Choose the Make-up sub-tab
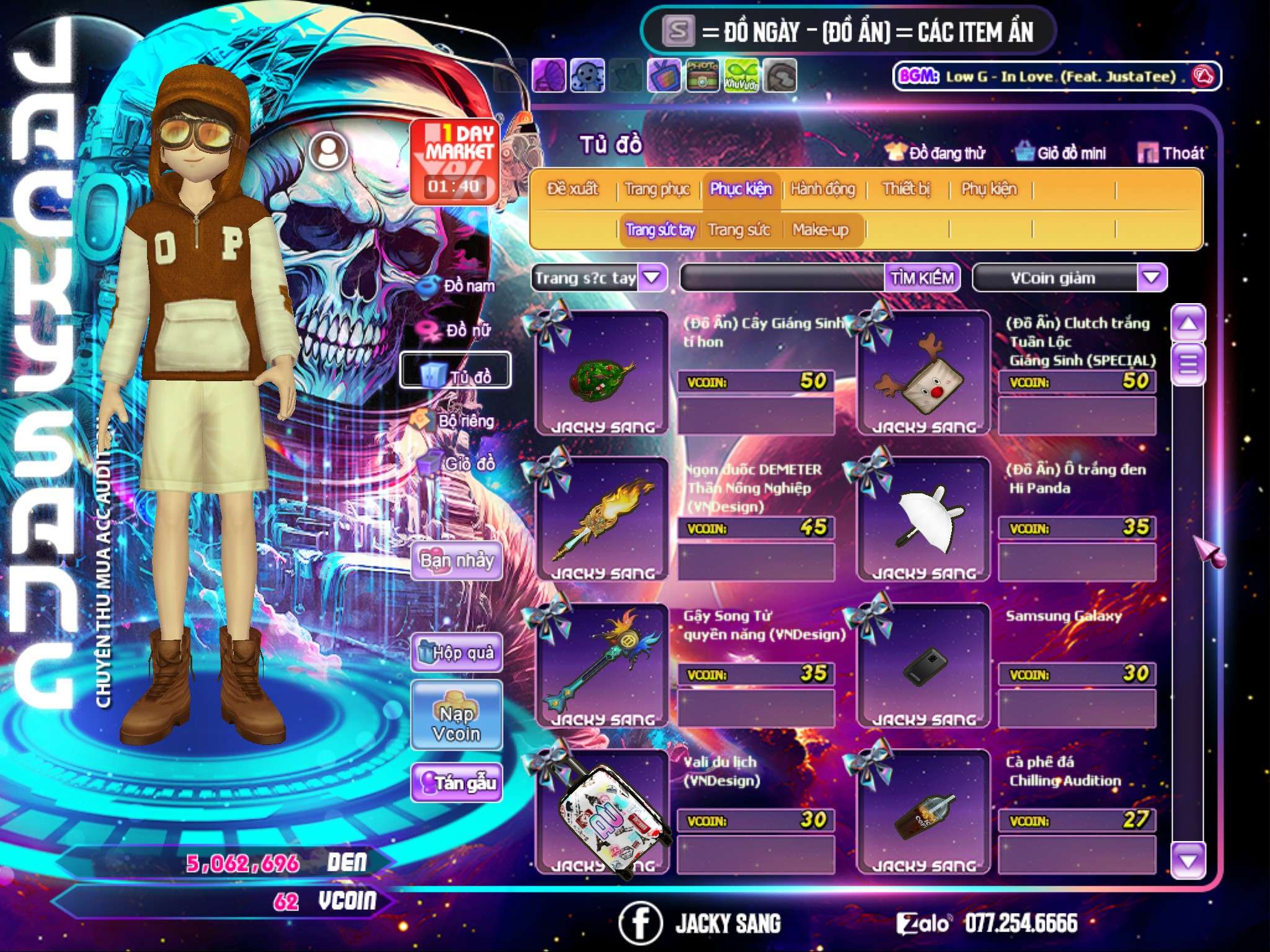This screenshot has width=1270, height=952. (x=820, y=230)
